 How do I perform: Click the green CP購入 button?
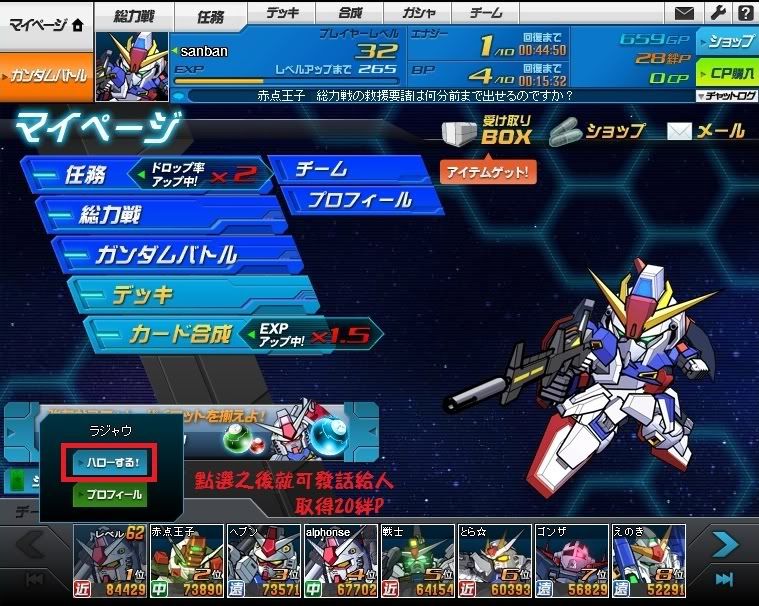(x=728, y=73)
